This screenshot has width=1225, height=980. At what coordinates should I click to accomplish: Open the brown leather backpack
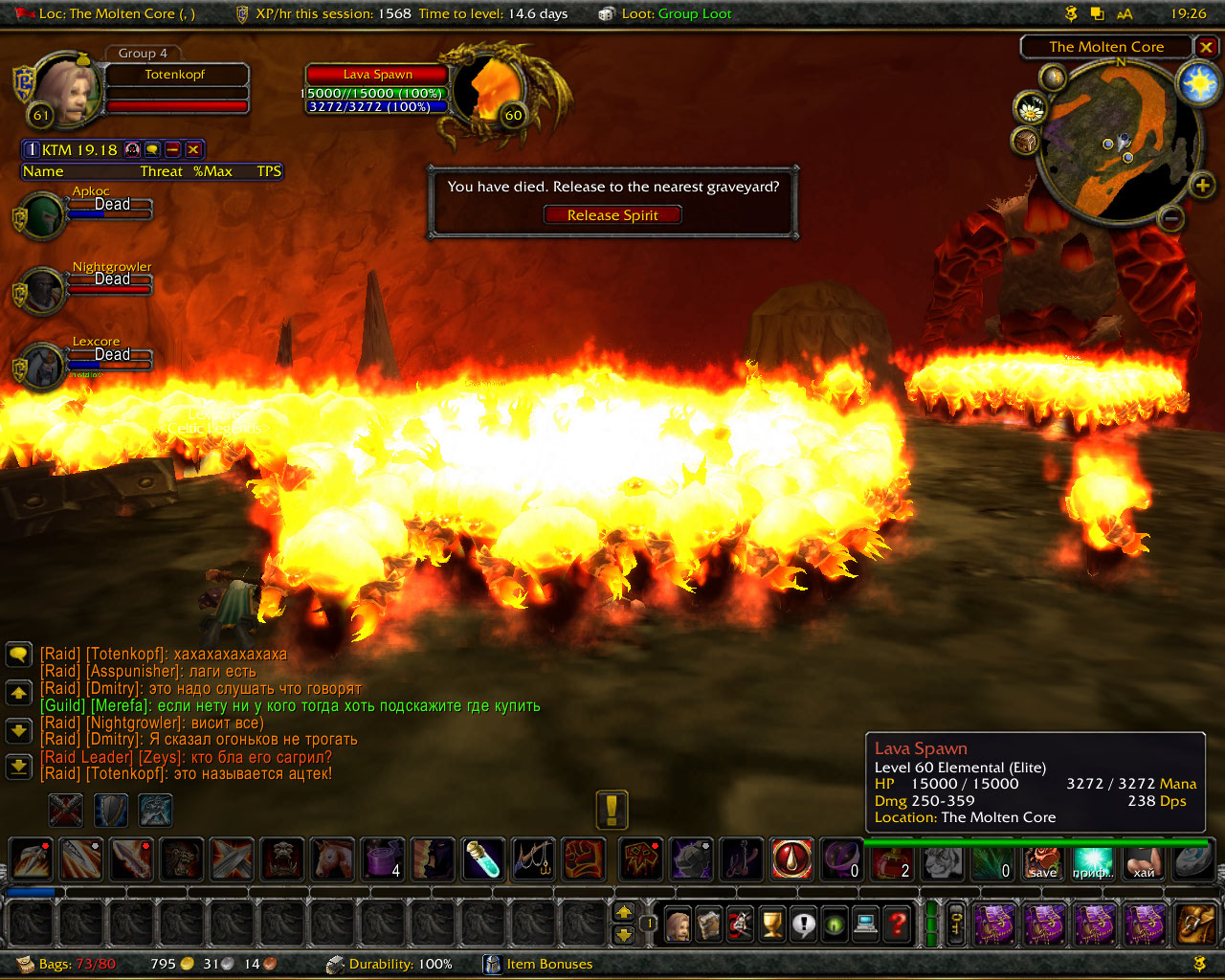1195,924
